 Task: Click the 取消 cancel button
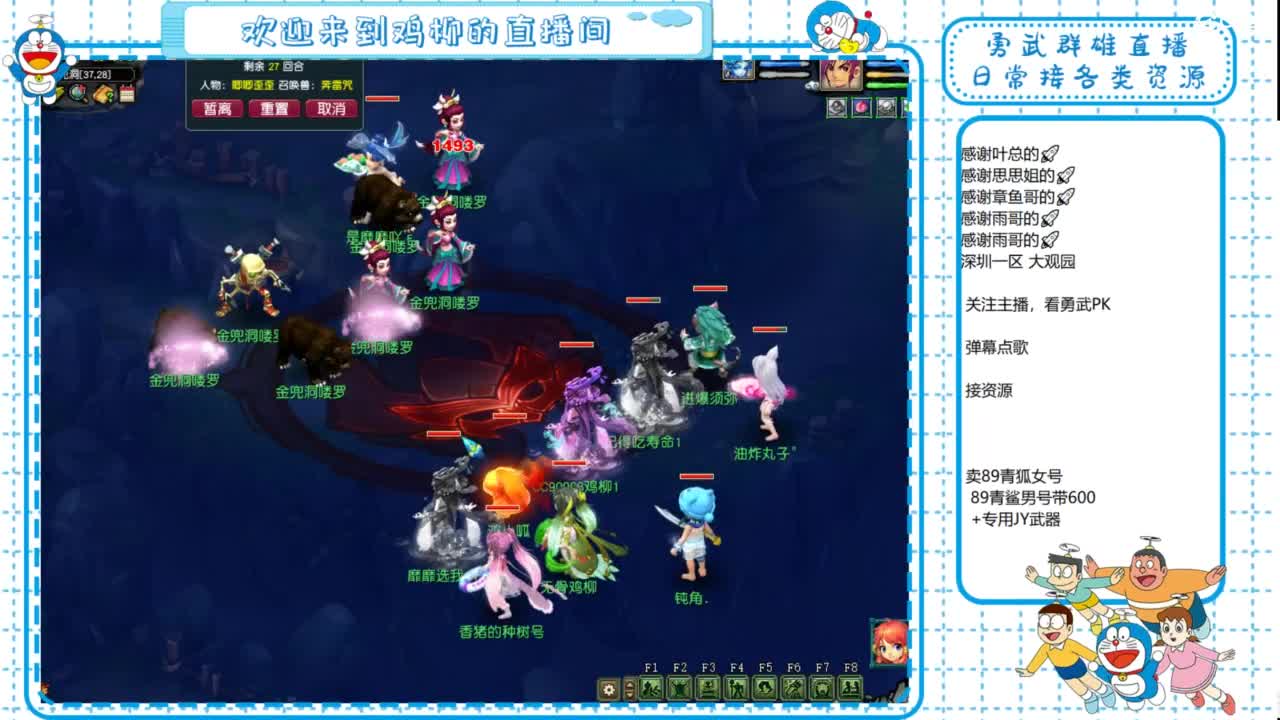pos(332,108)
